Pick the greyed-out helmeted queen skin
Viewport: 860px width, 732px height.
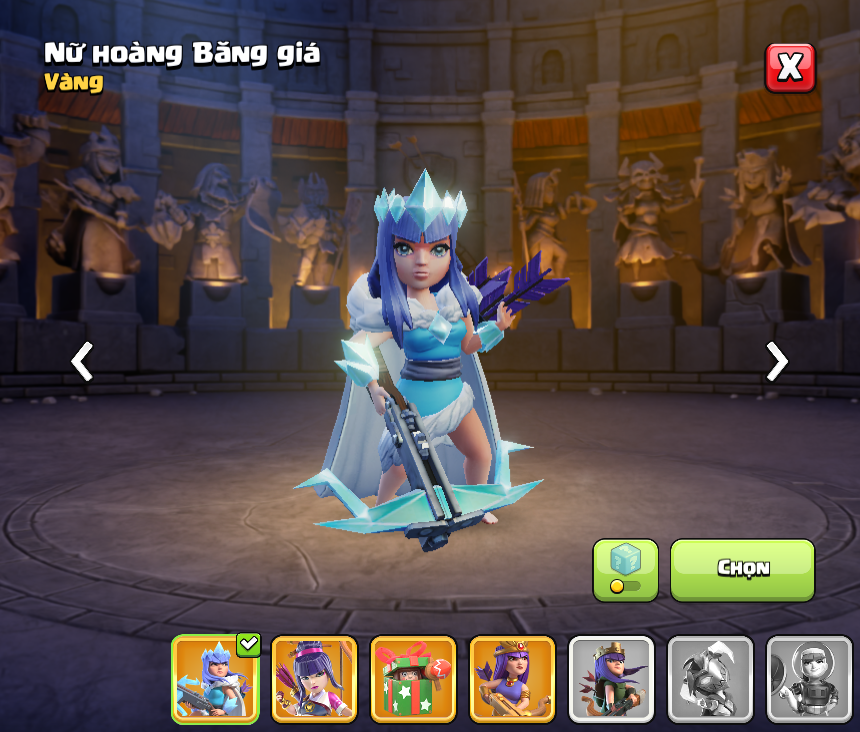click(809, 679)
